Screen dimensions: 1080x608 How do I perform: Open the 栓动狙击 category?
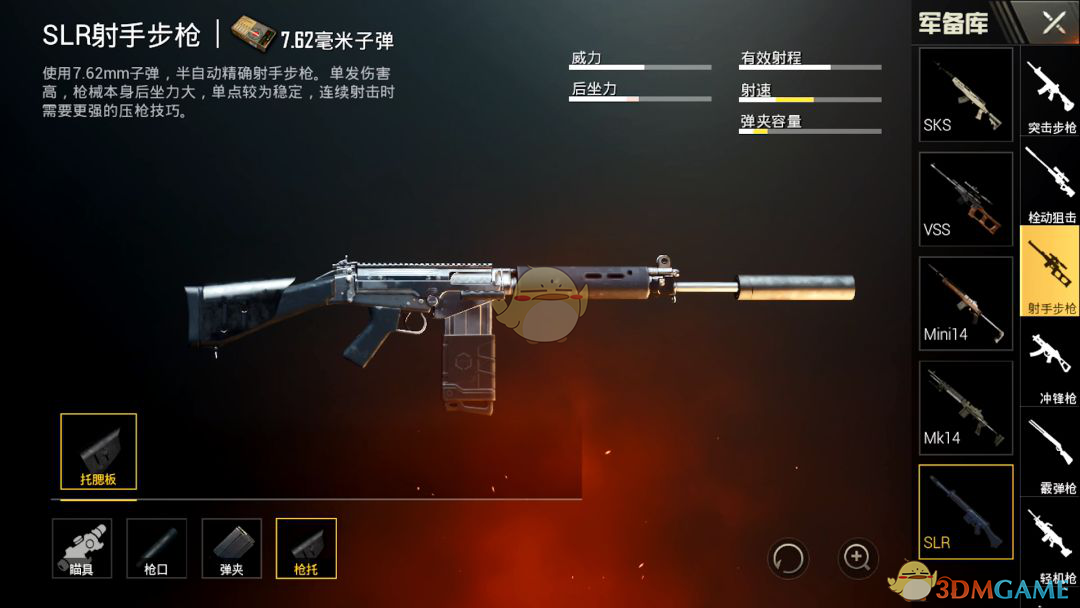coord(1051,183)
